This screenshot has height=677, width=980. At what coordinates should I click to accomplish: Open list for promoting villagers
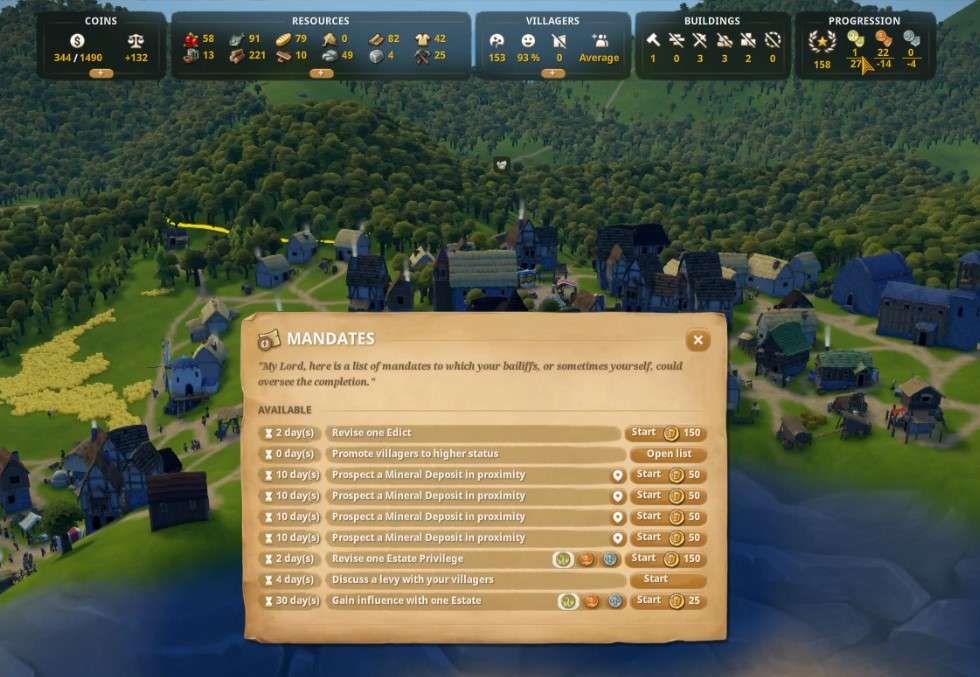coord(668,454)
